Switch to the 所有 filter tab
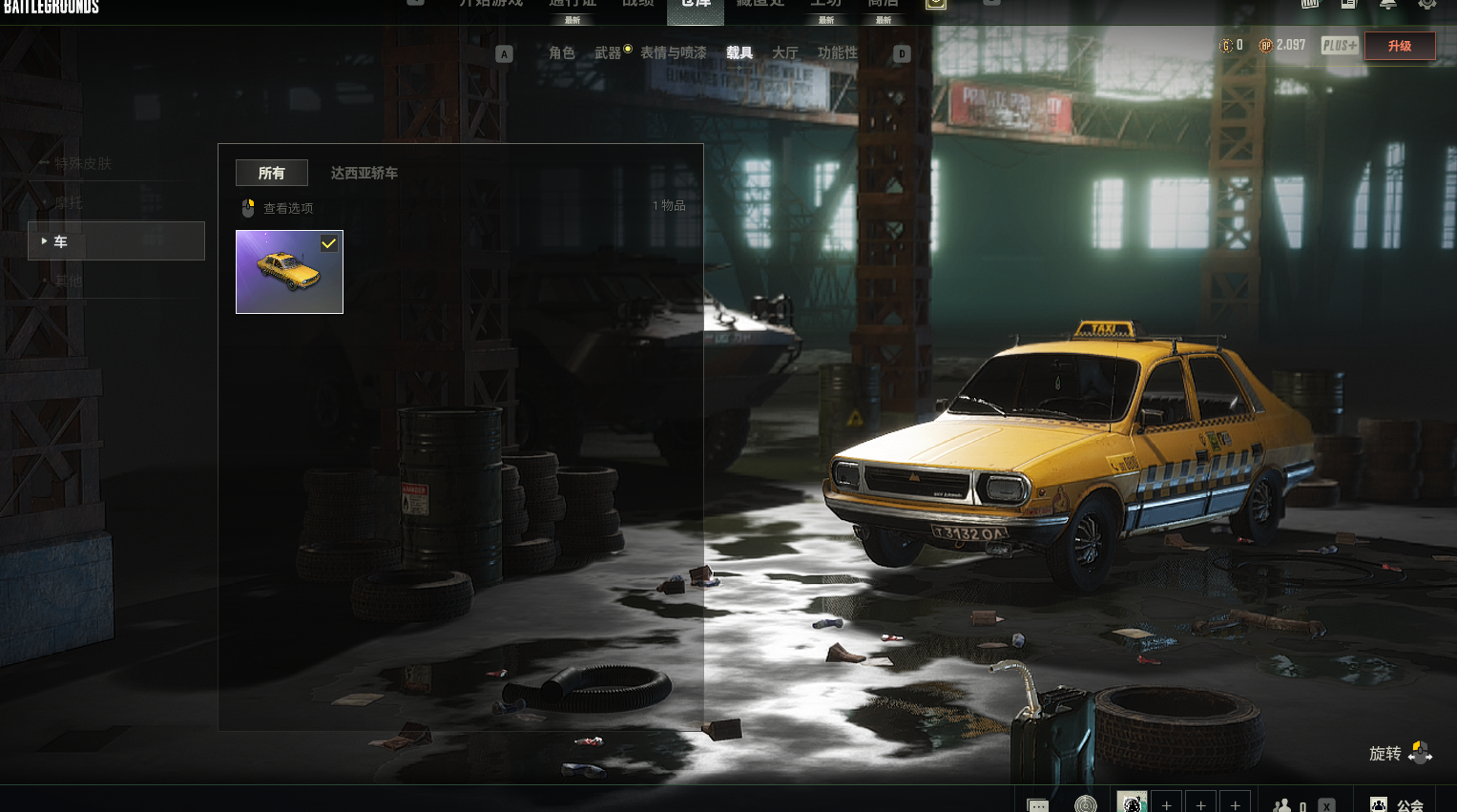Screen dimensions: 1457x812 pyautogui.click(x=272, y=173)
